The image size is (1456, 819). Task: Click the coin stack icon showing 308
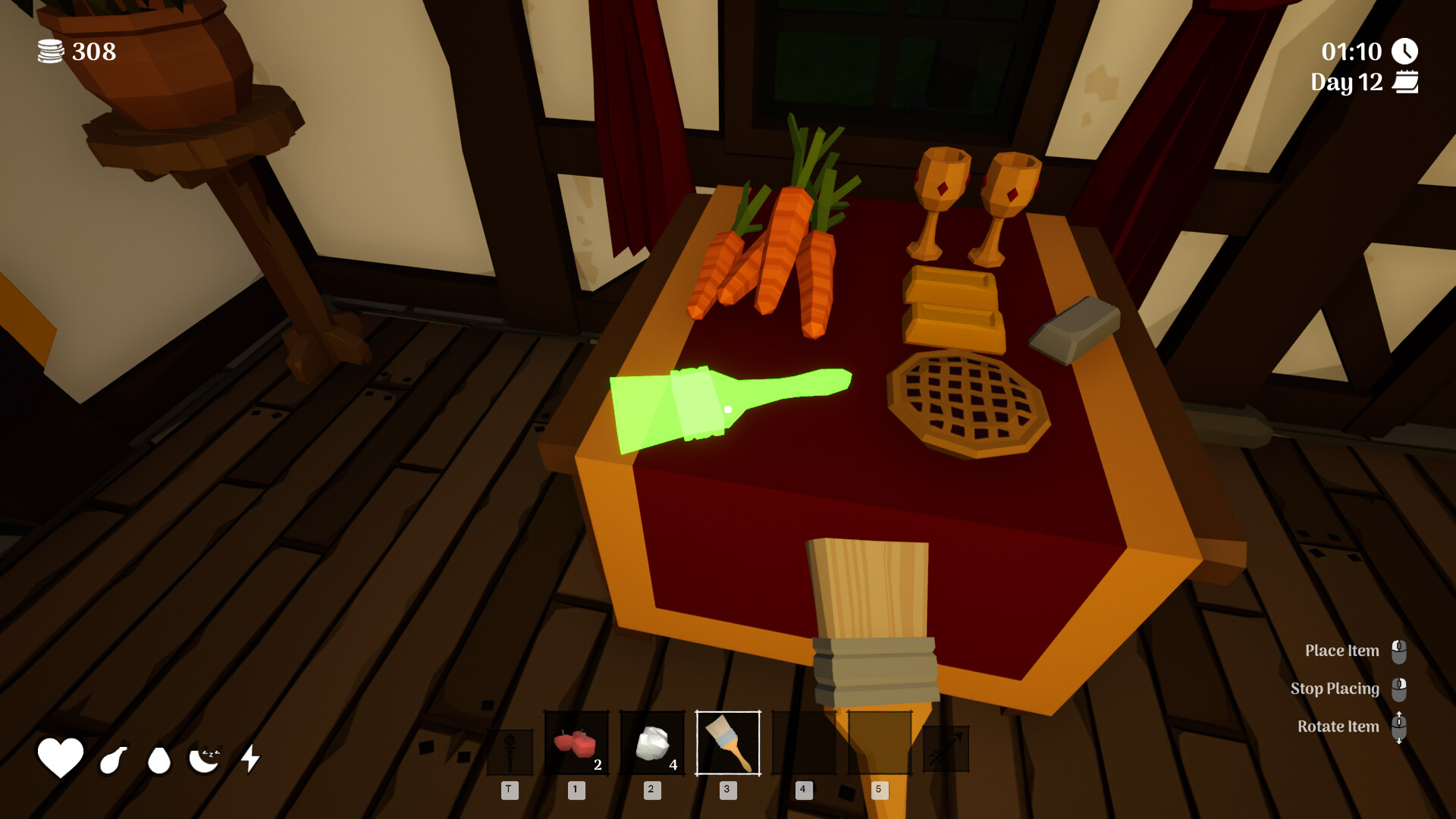pos(49,52)
